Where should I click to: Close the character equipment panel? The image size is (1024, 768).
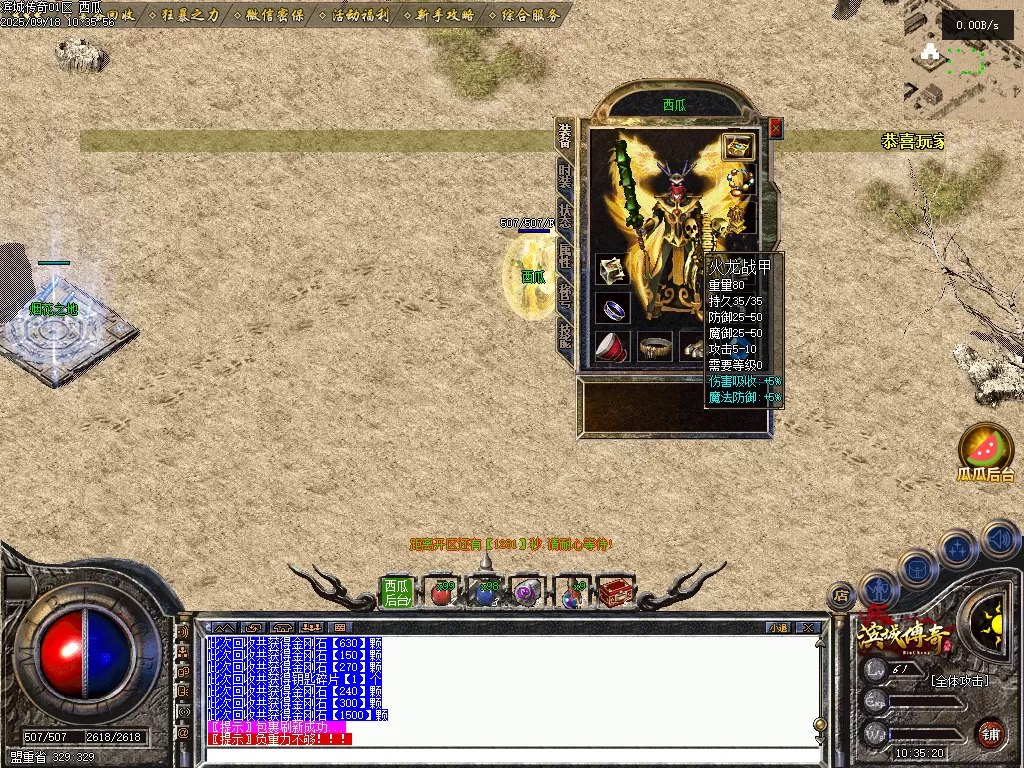pyautogui.click(x=775, y=128)
